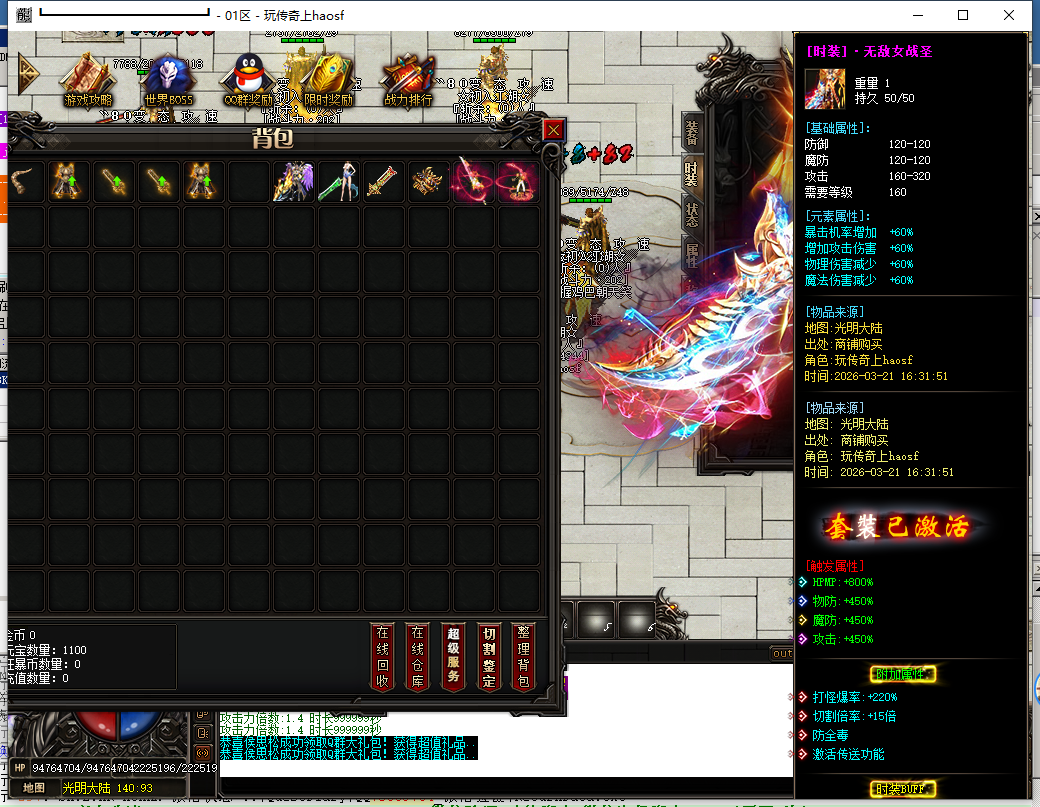The width and height of the screenshot is (1040, 807).
Task: Select the purple-winged warrior costume item
Action: pos(293,182)
